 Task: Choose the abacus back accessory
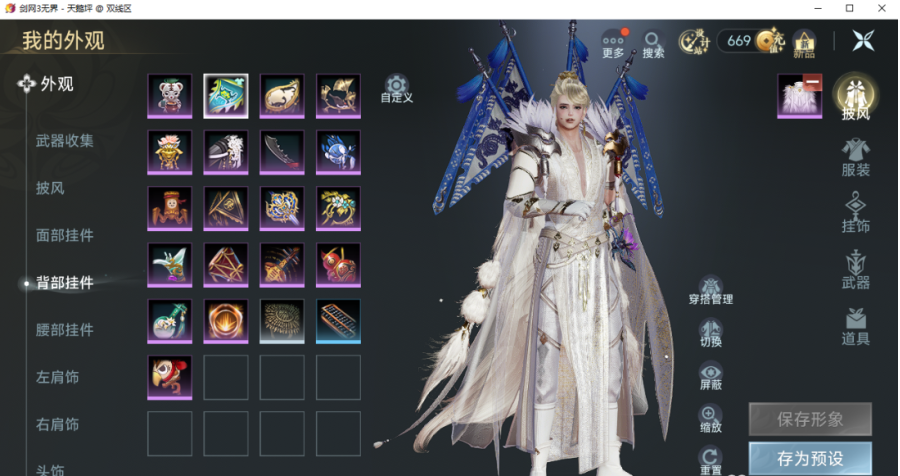click(338, 321)
